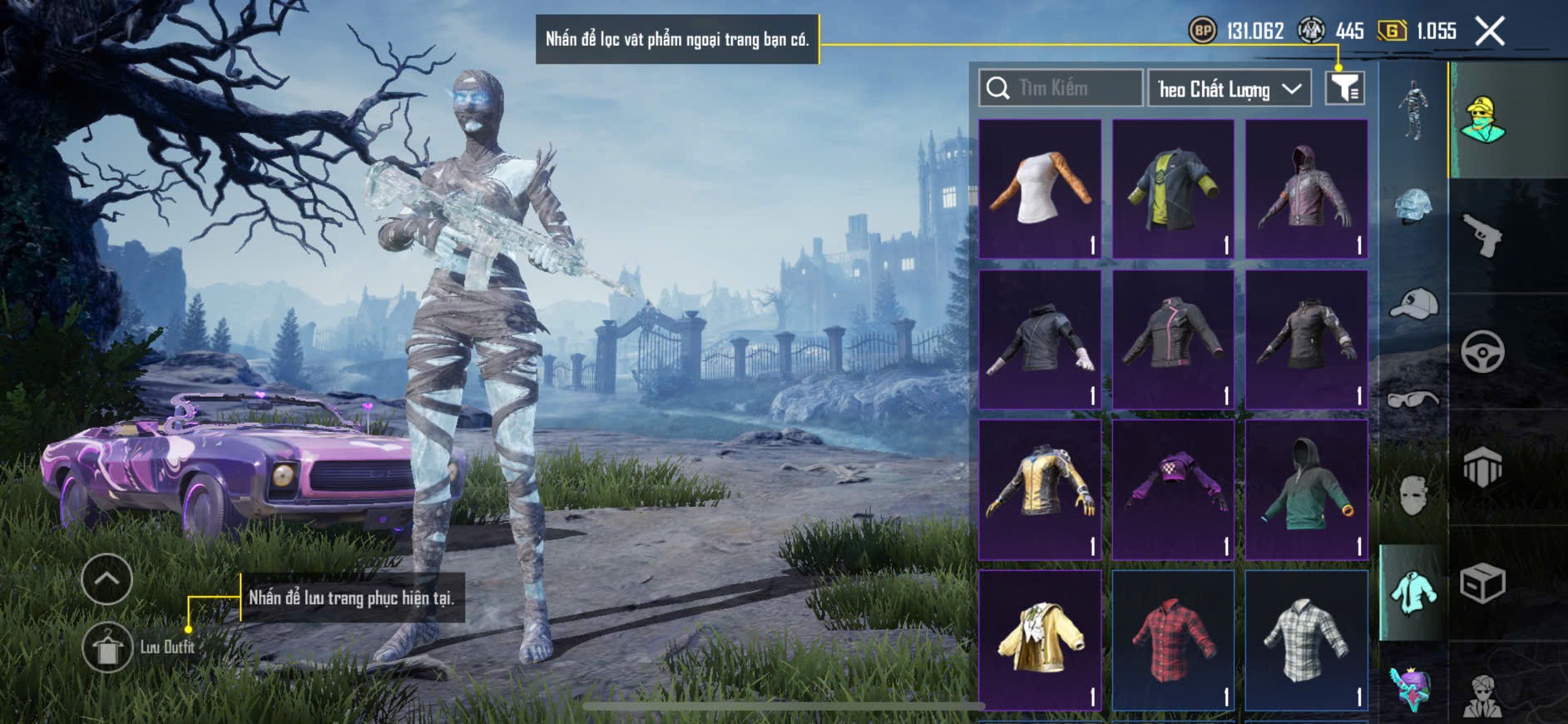Open the Theo Chất Lượng sort dropdown
Viewport: 1568px width, 724px height.
point(1229,88)
